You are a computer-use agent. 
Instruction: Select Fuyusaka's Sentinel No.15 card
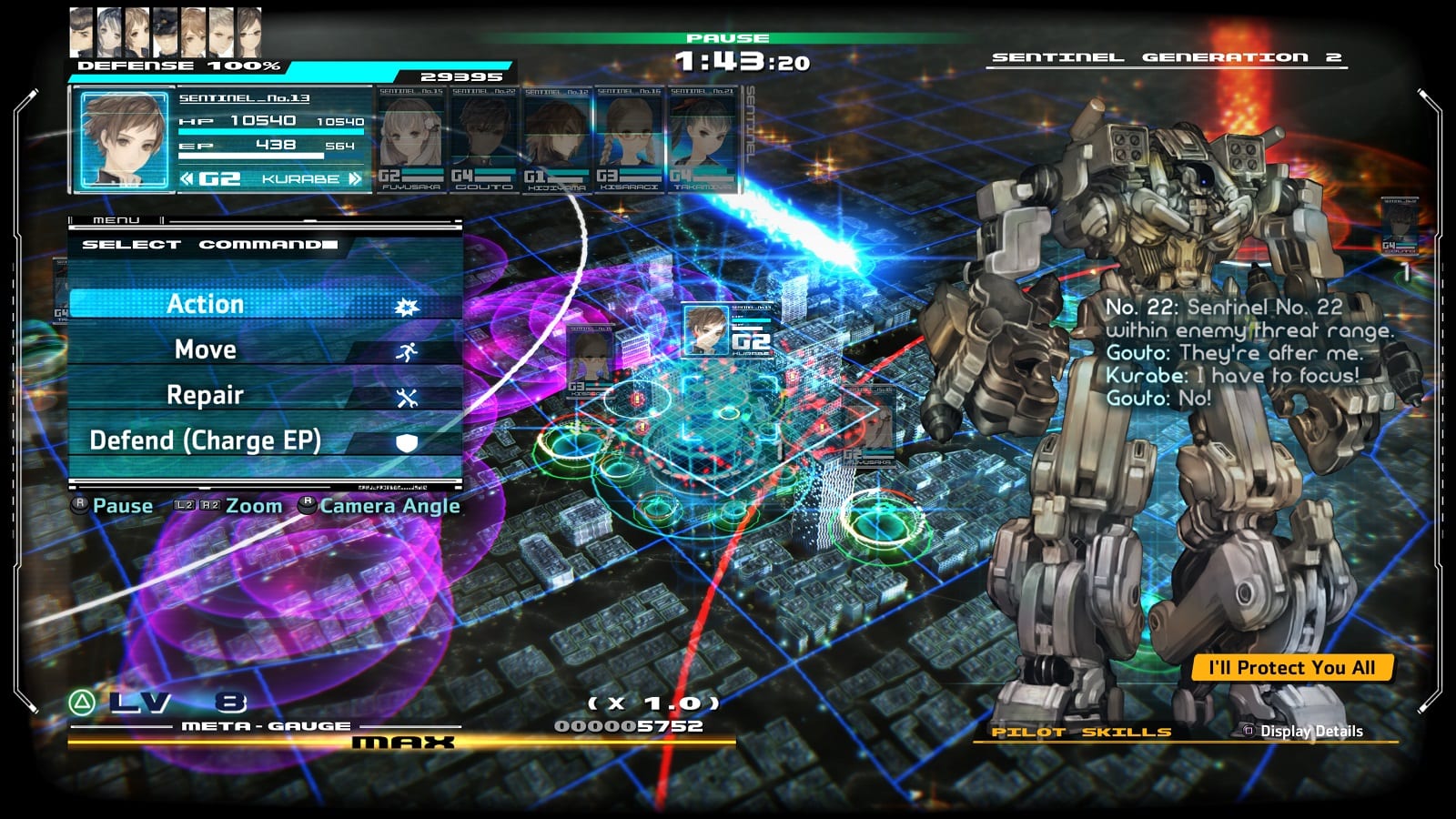coord(411,139)
